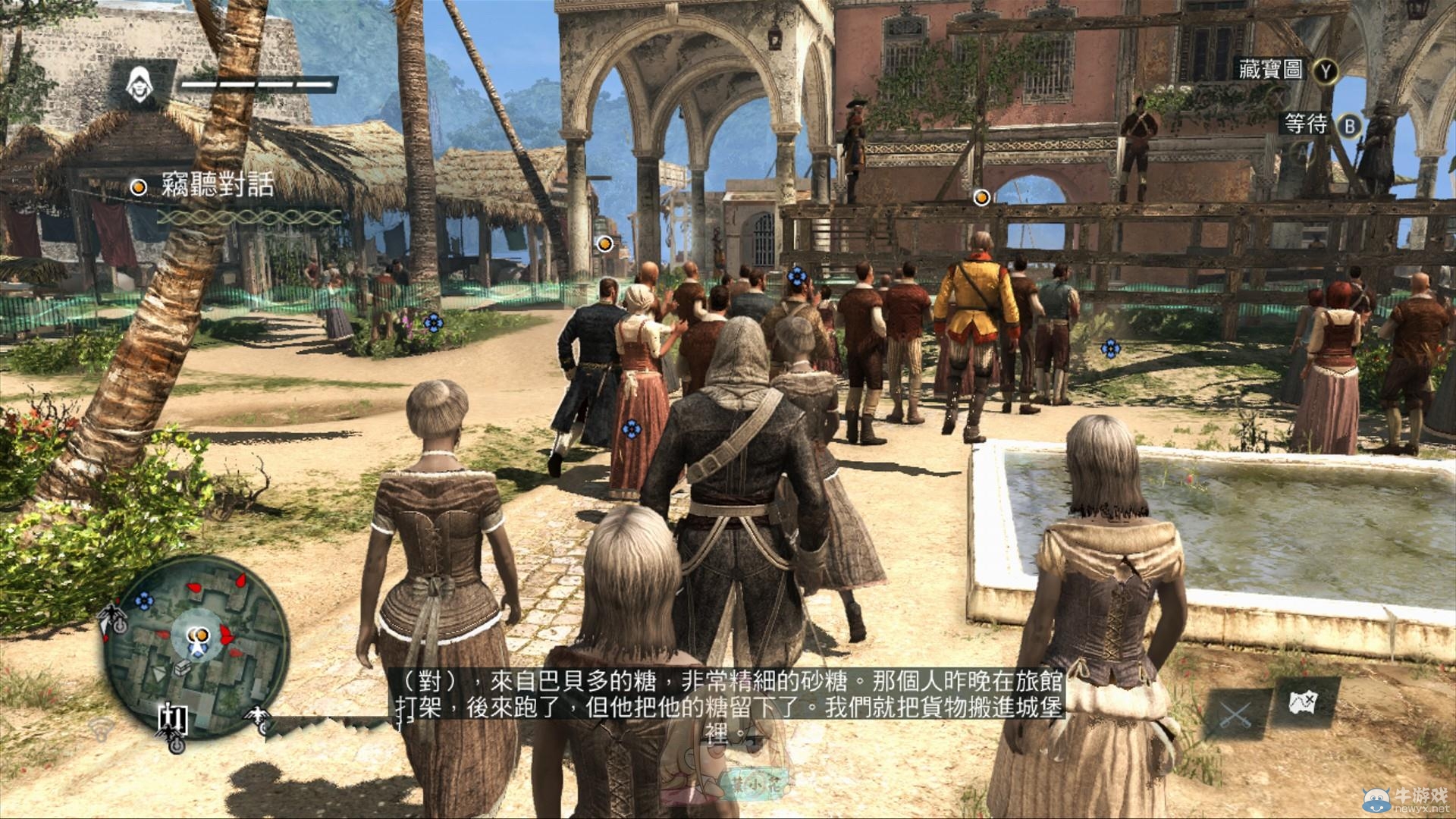The height and width of the screenshot is (819, 1456).
Task: Select the treasure map tool slot
Action: tap(1306, 705)
